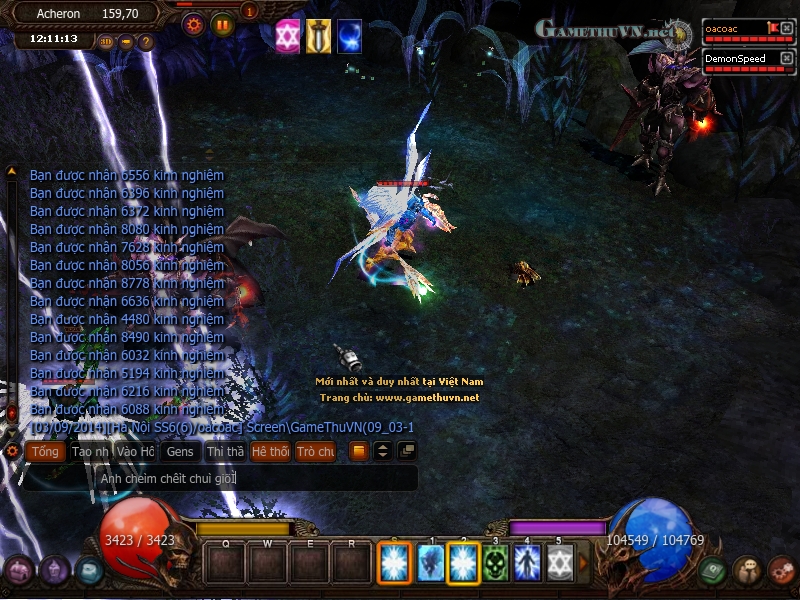
Task: Select the golden sword buff icon
Action: tap(319, 35)
